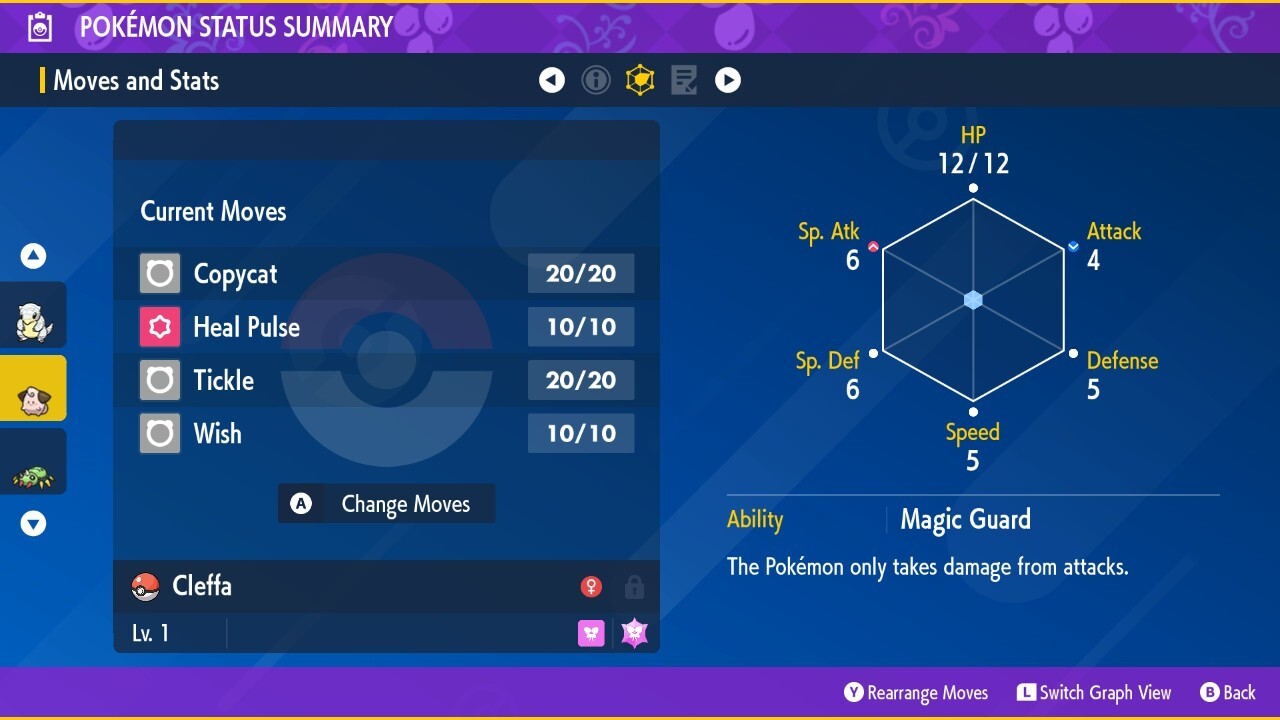
Task: Select the Heal Pulse move type icon
Action: point(159,327)
